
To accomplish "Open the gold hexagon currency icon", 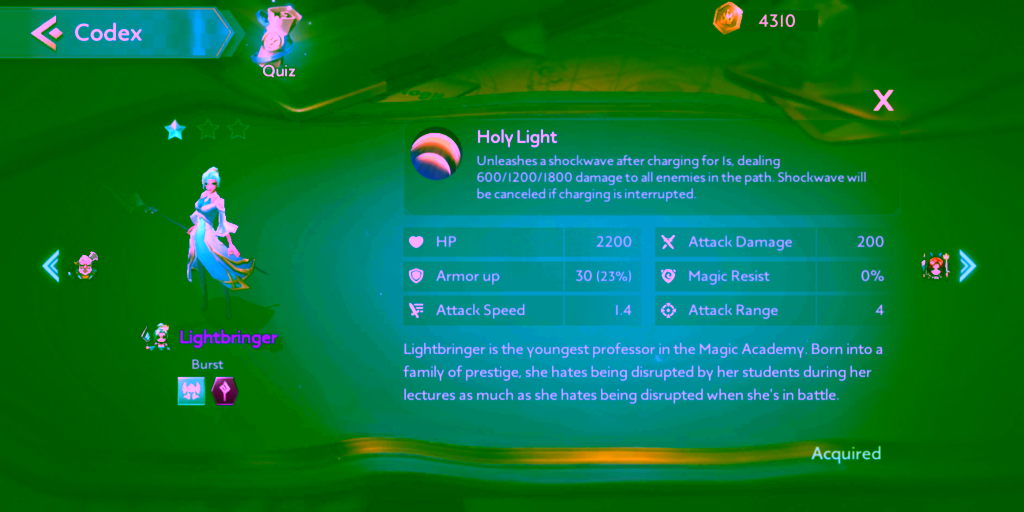I will [727, 19].
